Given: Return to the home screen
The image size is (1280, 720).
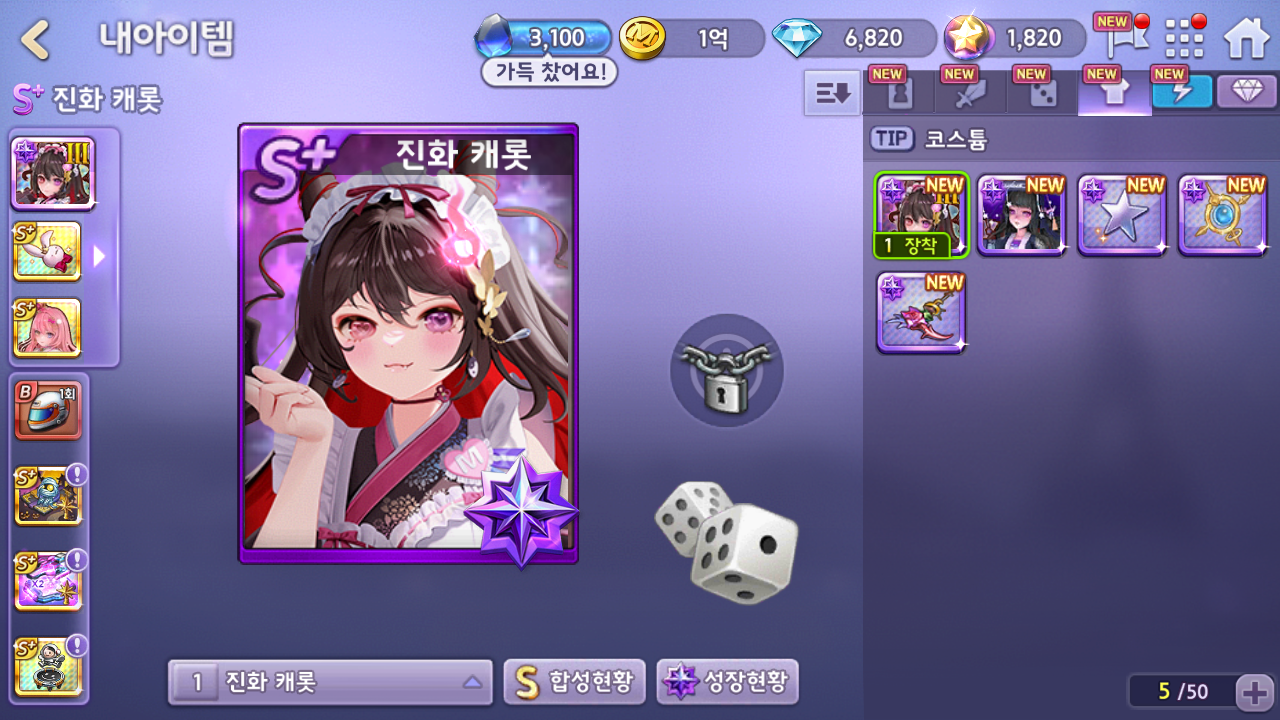Looking at the screenshot, I should (1246, 38).
